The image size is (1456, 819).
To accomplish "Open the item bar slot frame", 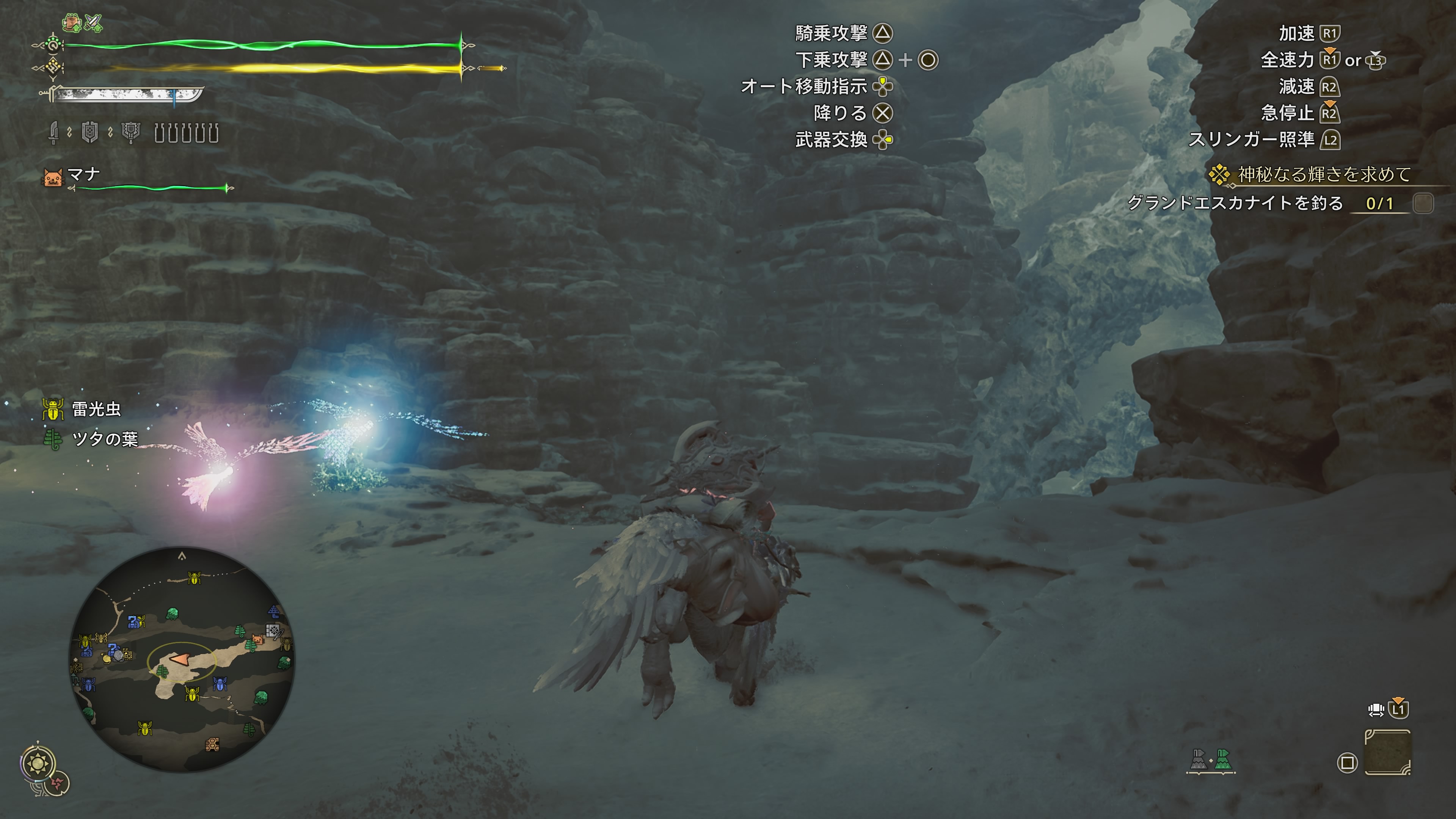I will [1388, 753].
